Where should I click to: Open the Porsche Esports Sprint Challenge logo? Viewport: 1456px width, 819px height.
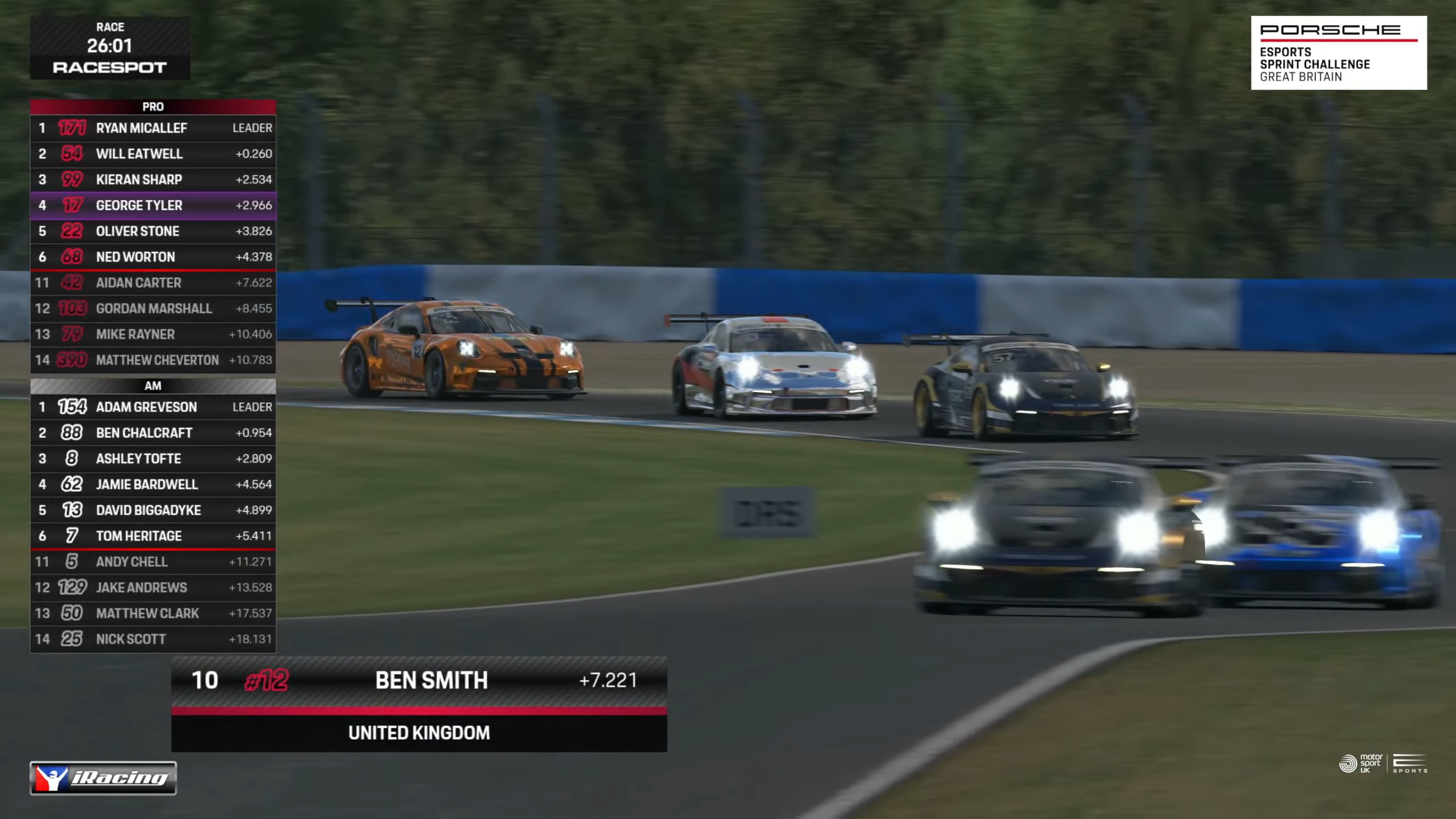coord(1338,53)
